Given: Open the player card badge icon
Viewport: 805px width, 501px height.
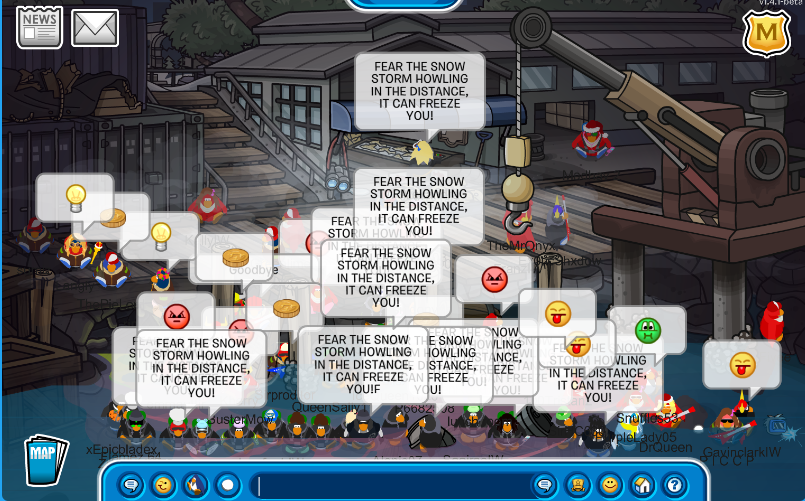Looking at the screenshot, I should (577, 486).
